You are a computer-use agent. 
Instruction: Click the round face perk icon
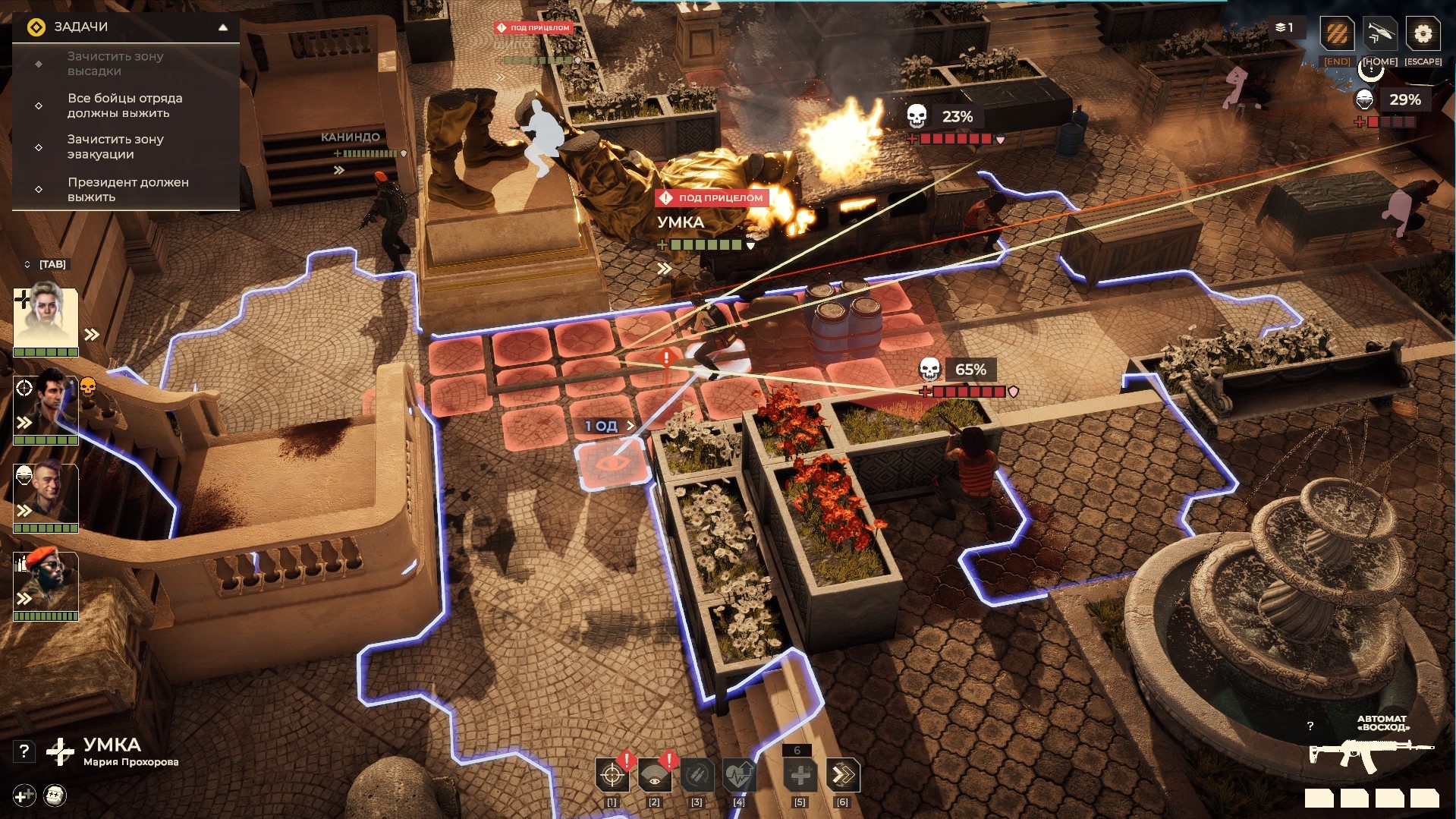(55, 795)
